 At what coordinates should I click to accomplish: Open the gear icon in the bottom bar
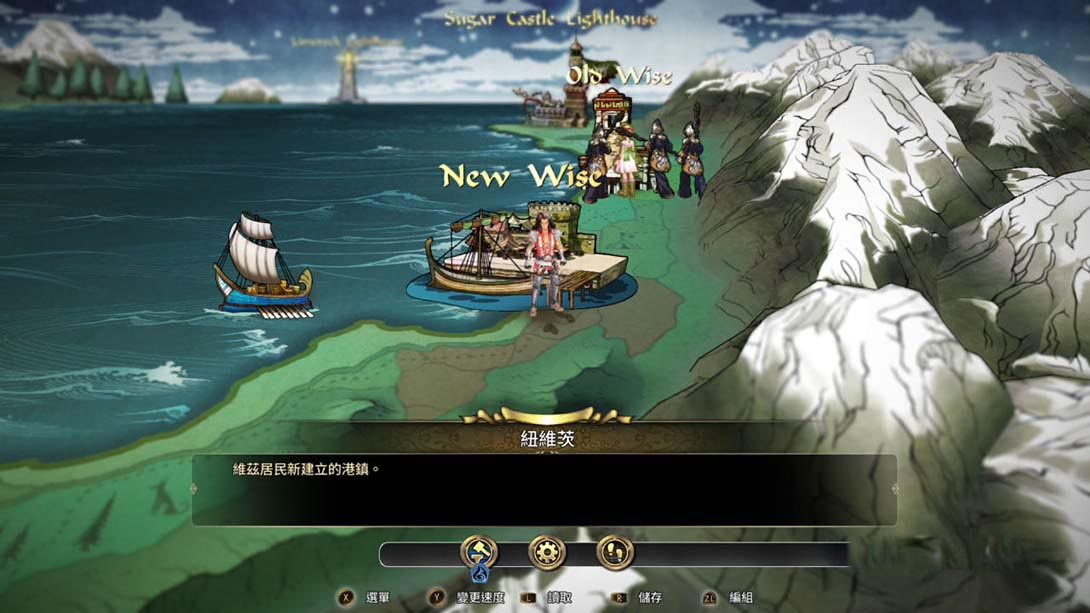547,552
